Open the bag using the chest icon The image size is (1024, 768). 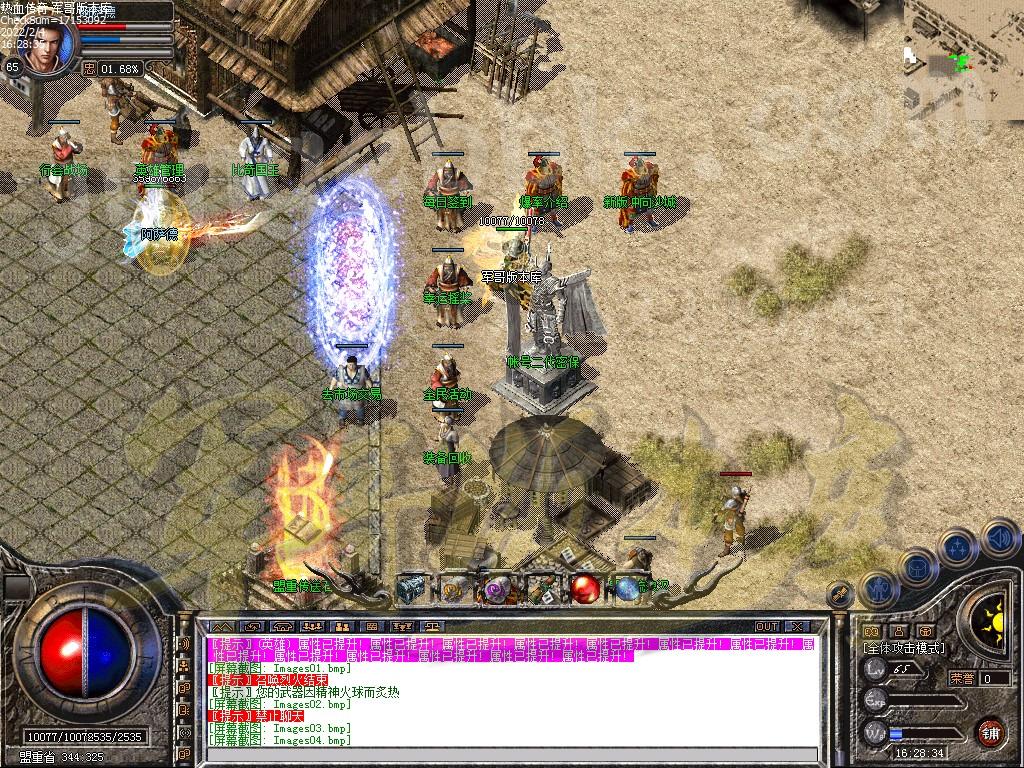[916, 568]
